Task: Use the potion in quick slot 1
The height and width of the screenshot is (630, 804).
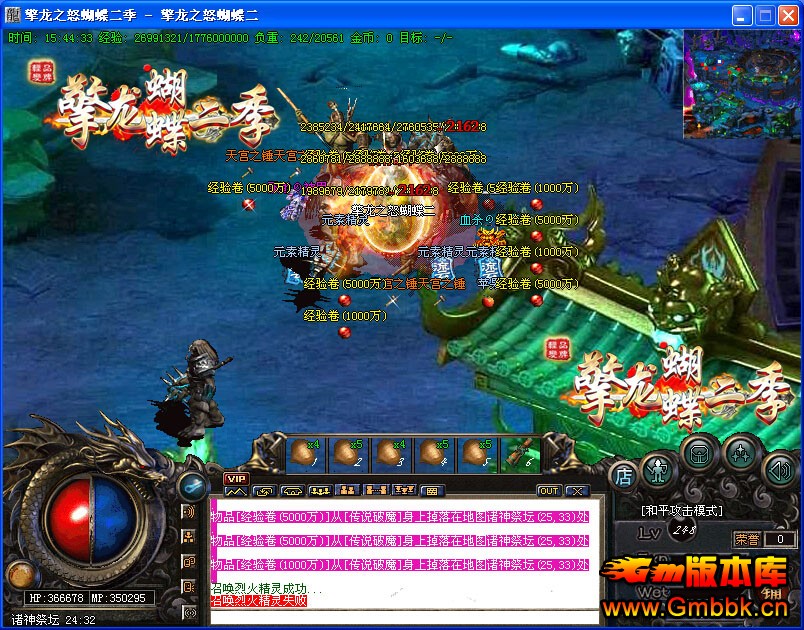Action: pos(306,454)
